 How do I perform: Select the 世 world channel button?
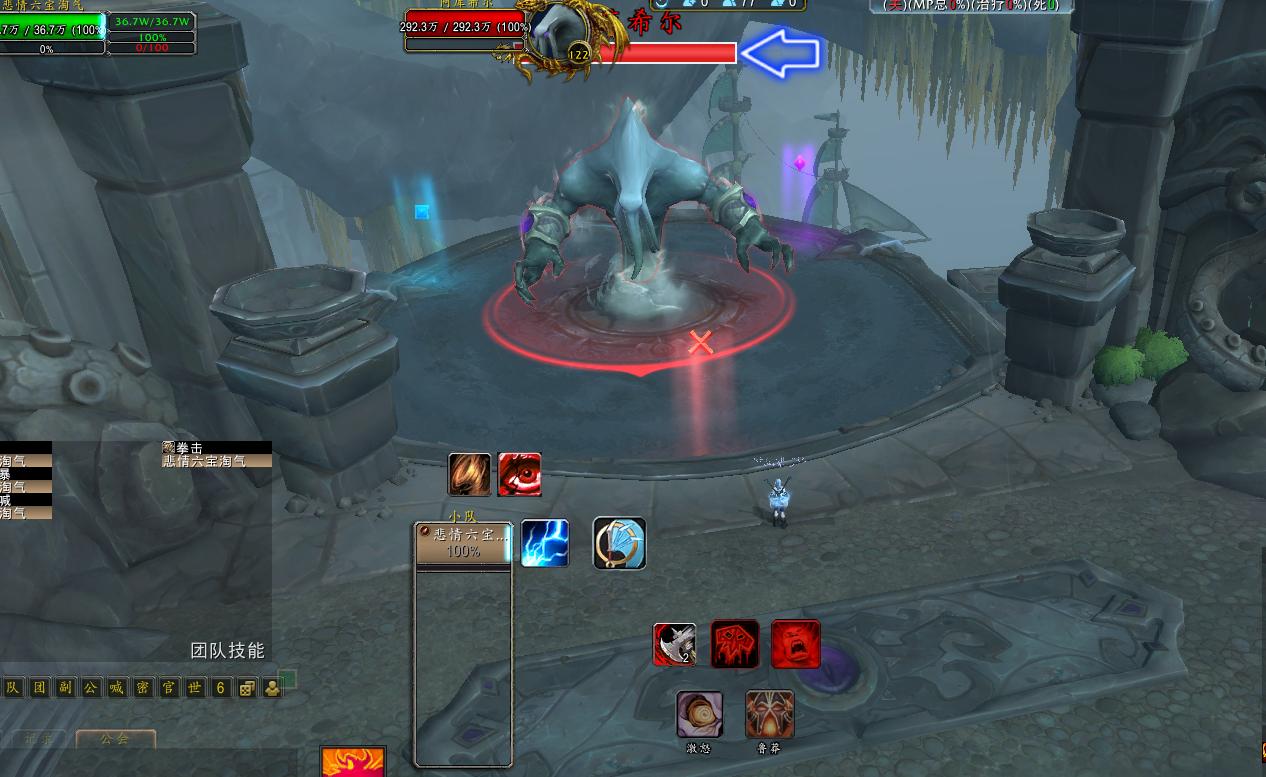(195, 688)
